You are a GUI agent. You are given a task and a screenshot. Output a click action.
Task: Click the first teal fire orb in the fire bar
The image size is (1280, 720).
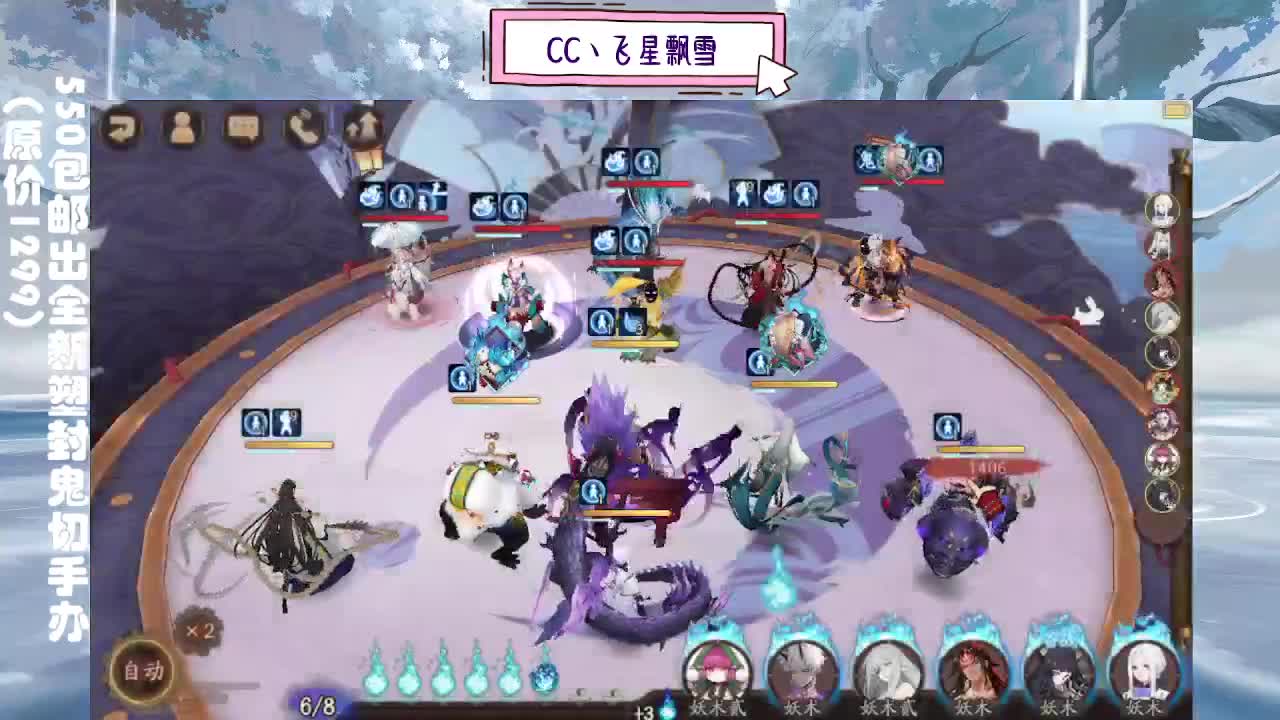(x=378, y=680)
